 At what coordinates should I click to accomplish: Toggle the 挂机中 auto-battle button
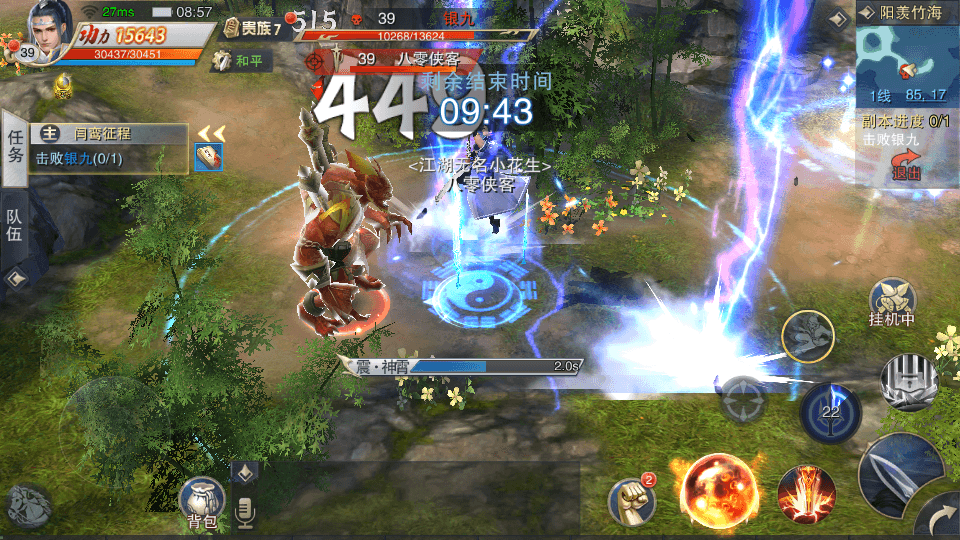(x=893, y=301)
